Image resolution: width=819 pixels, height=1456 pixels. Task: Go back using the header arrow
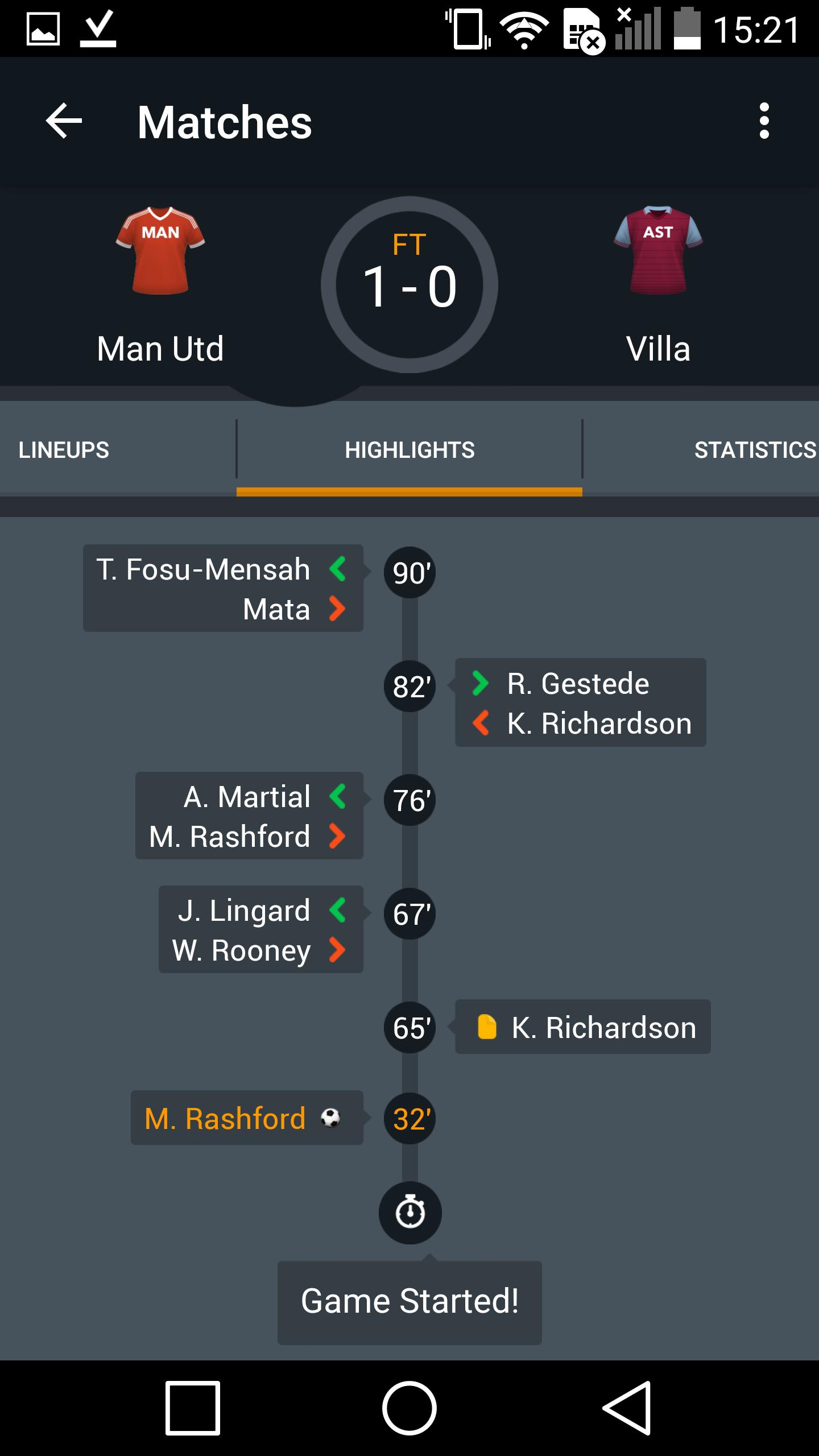point(64,121)
